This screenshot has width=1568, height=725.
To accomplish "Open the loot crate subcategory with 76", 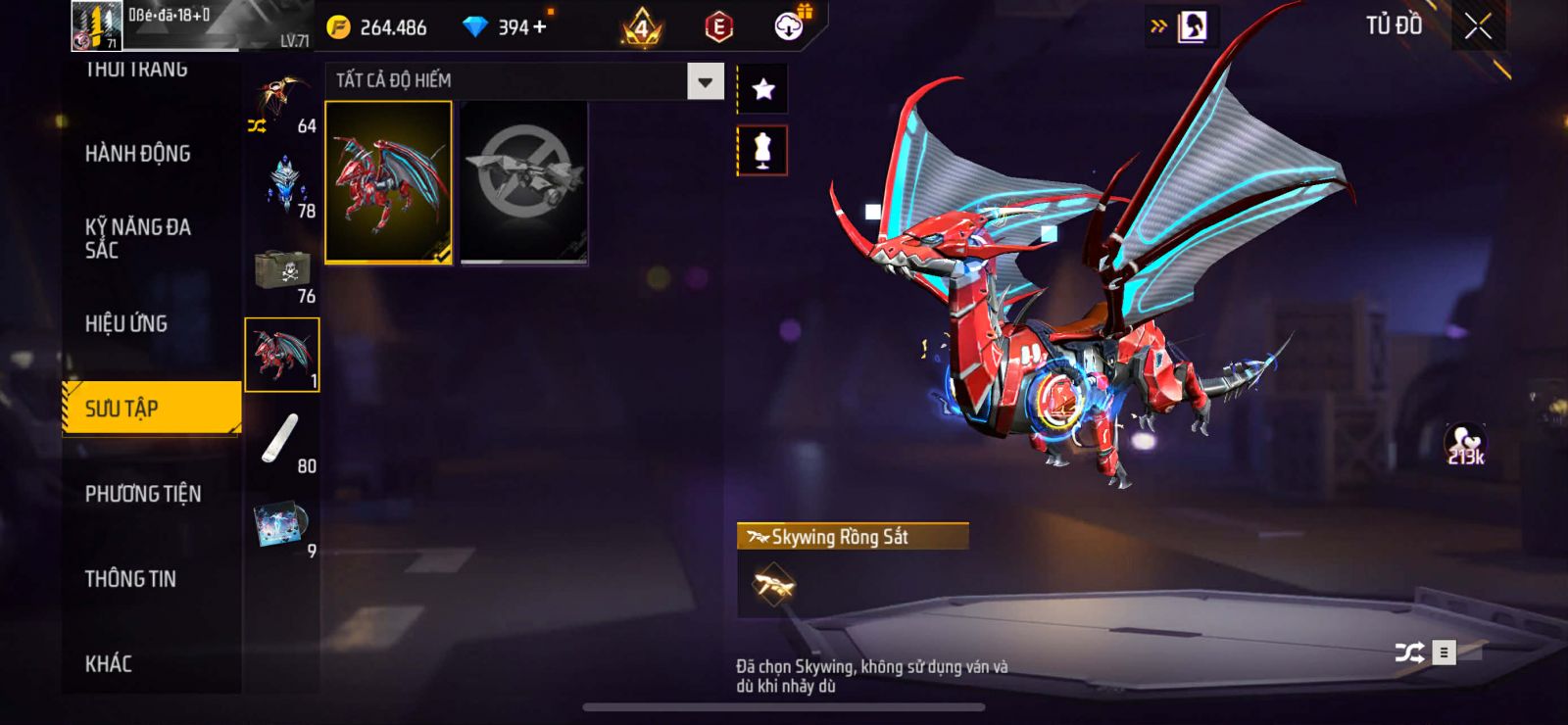I will point(283,271).
